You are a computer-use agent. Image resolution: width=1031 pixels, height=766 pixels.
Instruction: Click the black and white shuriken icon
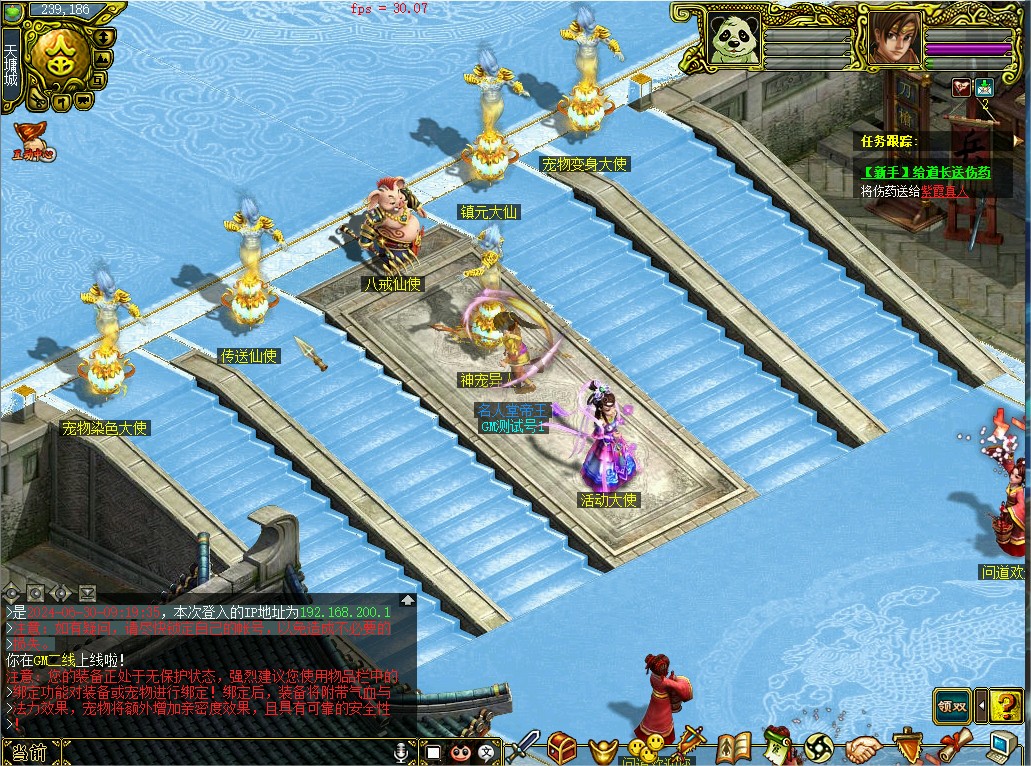(x=821, y=747)
